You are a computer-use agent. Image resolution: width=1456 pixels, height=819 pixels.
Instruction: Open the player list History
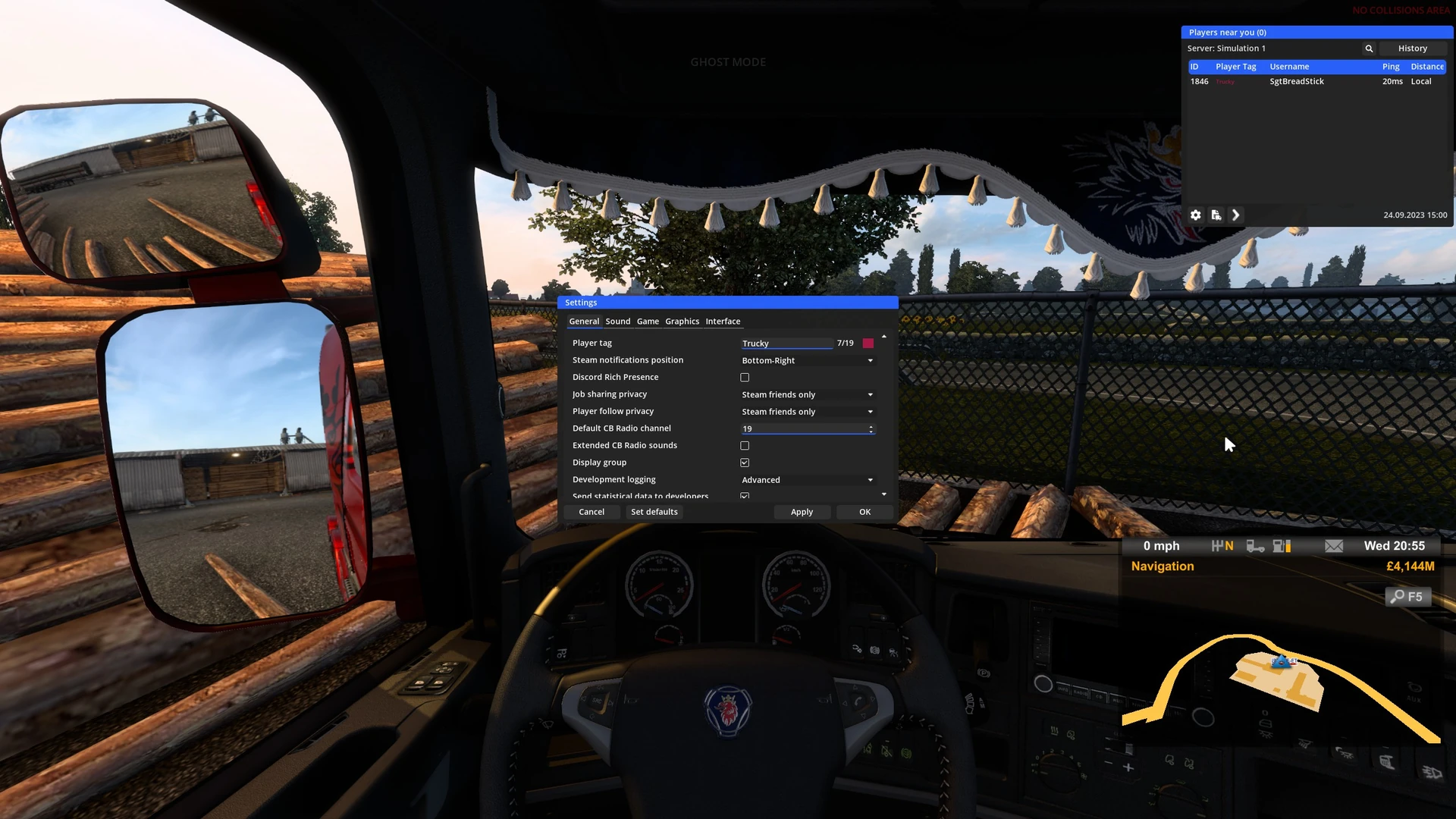click(1412, 49)
